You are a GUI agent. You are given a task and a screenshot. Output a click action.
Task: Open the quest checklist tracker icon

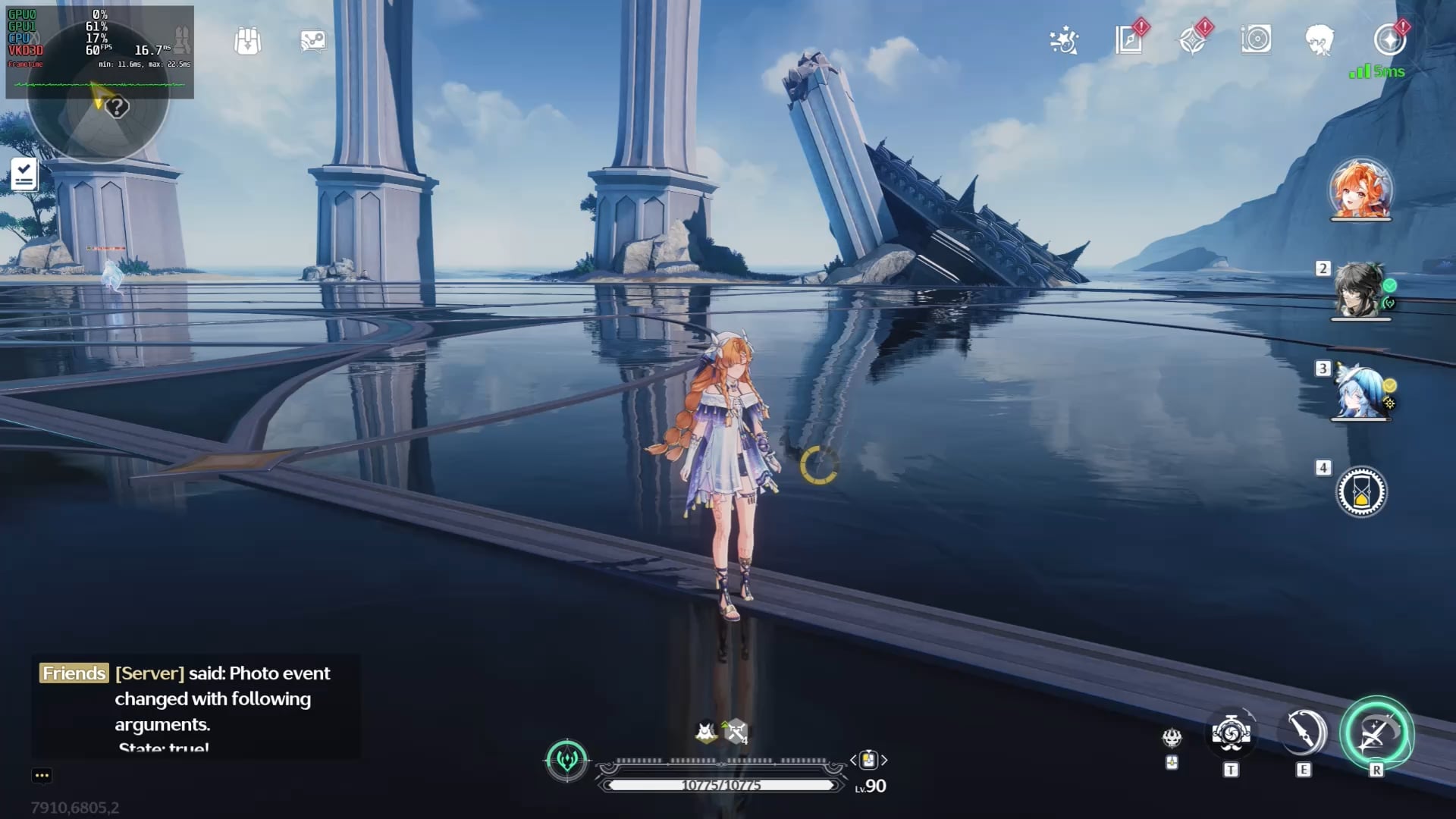point(24,174)
